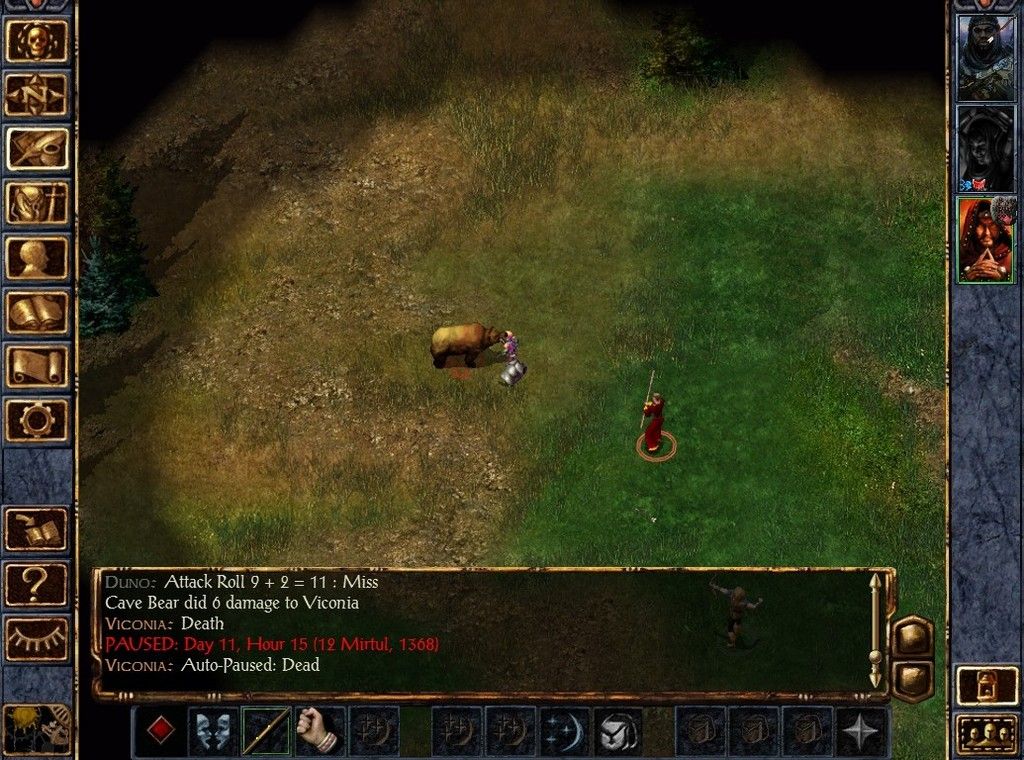The width and height of the screenshot is (1024, 760).
Task: Toggle the closed-eye hide interface button
Action: pos(37,638)
